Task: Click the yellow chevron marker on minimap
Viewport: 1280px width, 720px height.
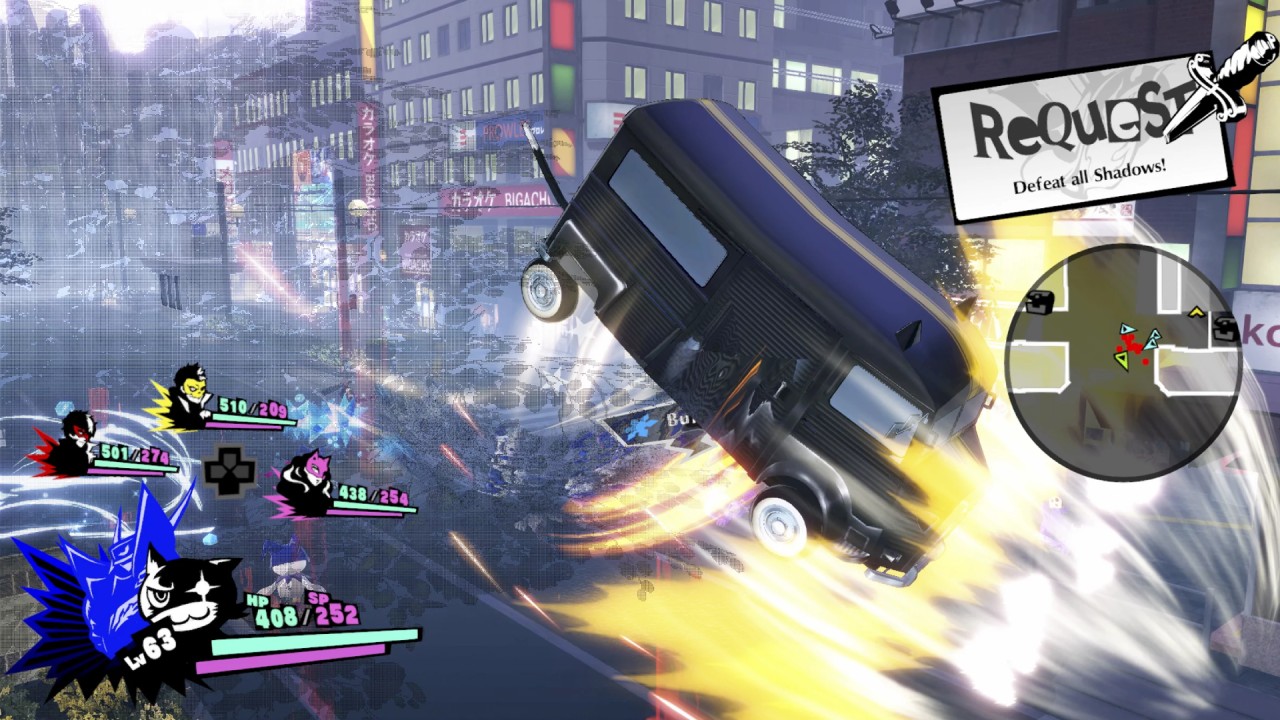Action: (x=1195, y=311)
